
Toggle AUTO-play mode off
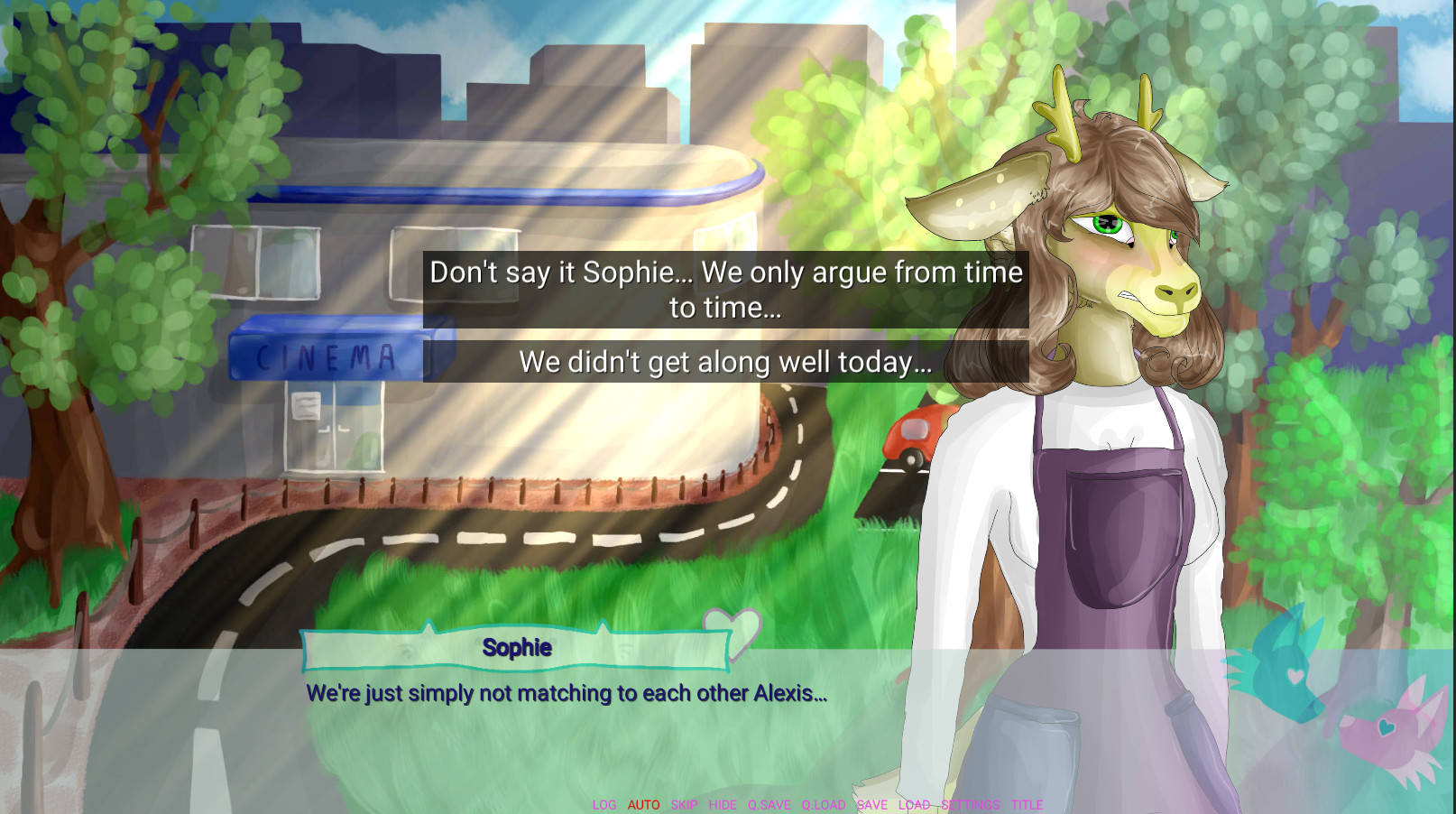click(643, 804)
